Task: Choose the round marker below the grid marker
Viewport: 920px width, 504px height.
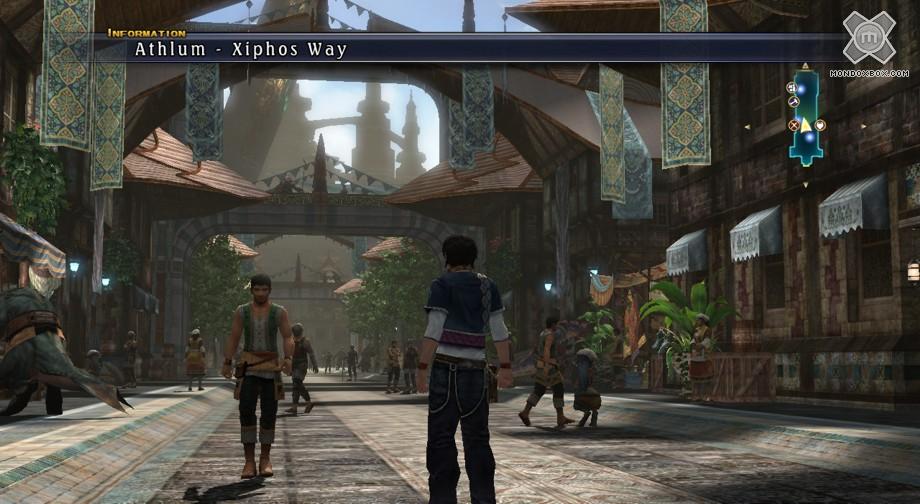Action: (x=794, y=101)
